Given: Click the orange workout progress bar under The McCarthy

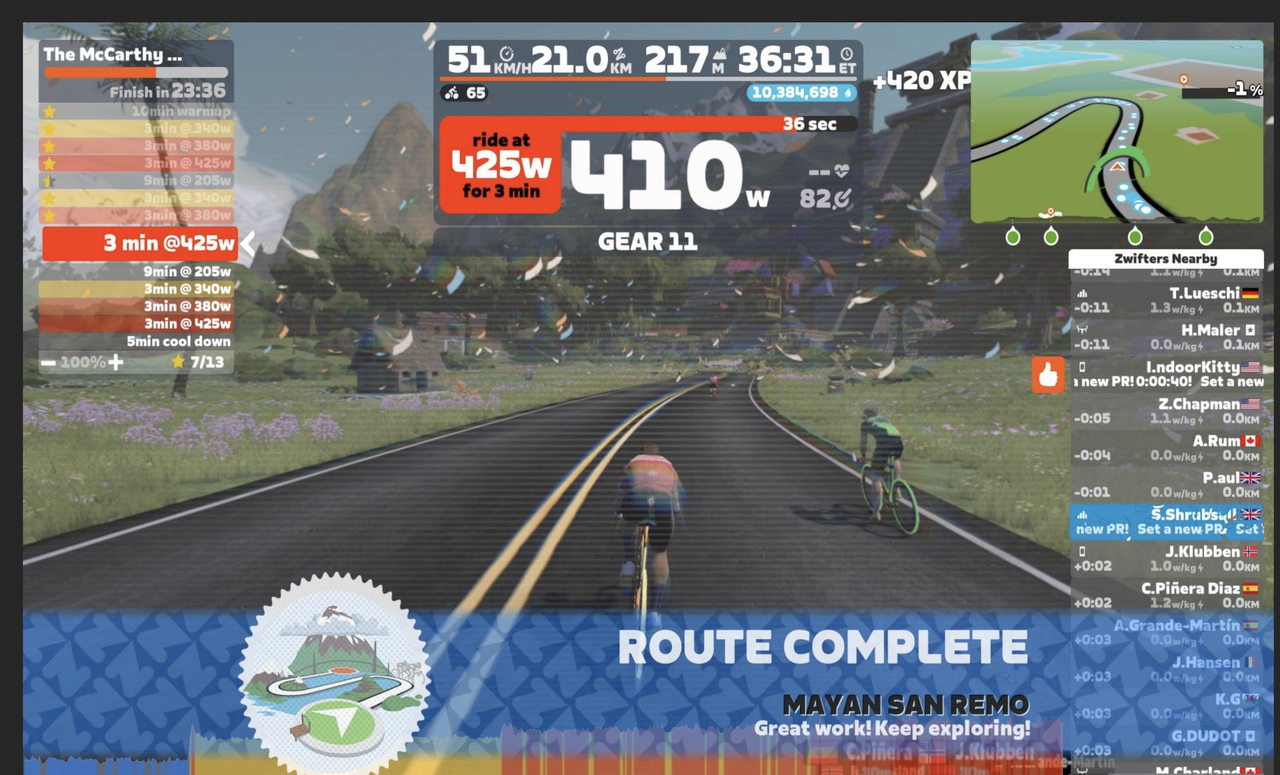Looking at the screenshot, I should point(100,72).
